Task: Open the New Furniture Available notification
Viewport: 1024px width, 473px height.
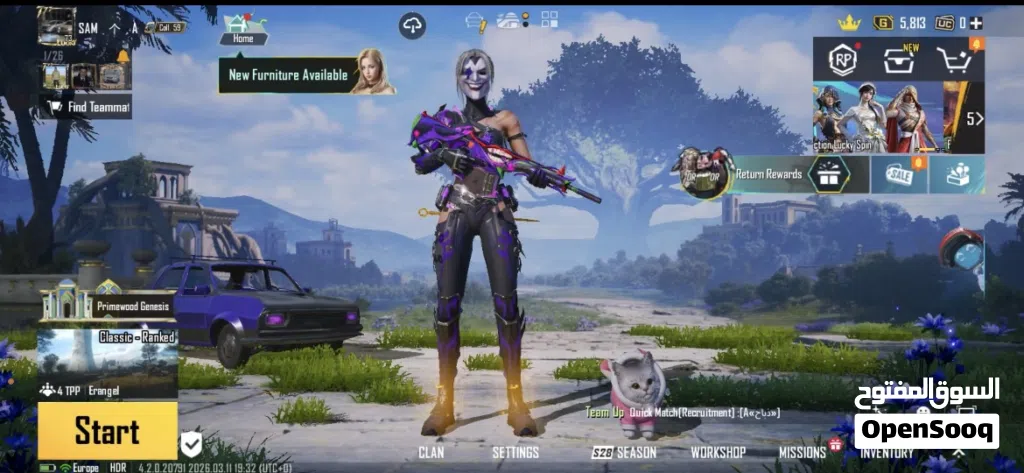Action: click(288, 75)
